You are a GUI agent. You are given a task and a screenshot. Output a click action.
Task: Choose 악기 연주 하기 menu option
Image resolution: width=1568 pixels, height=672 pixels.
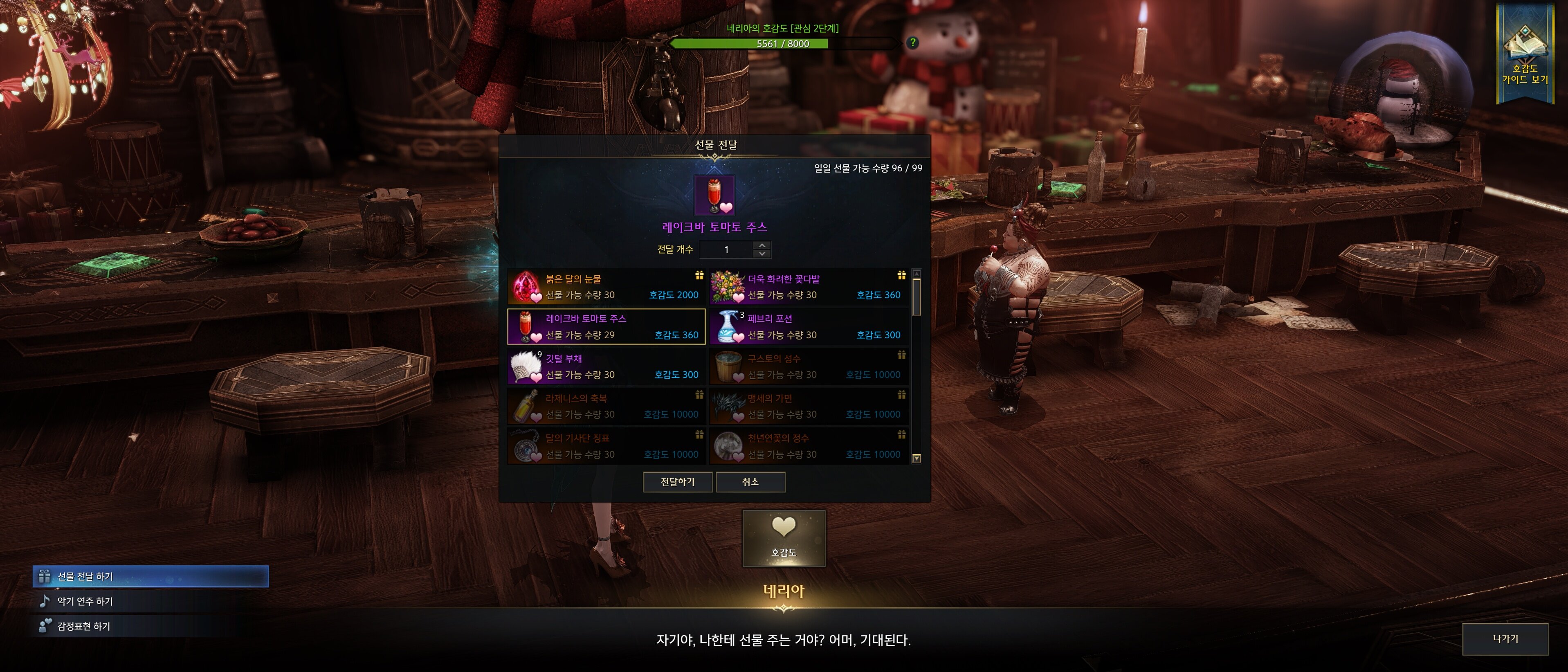pyautogui.click(x=85, y=601)
